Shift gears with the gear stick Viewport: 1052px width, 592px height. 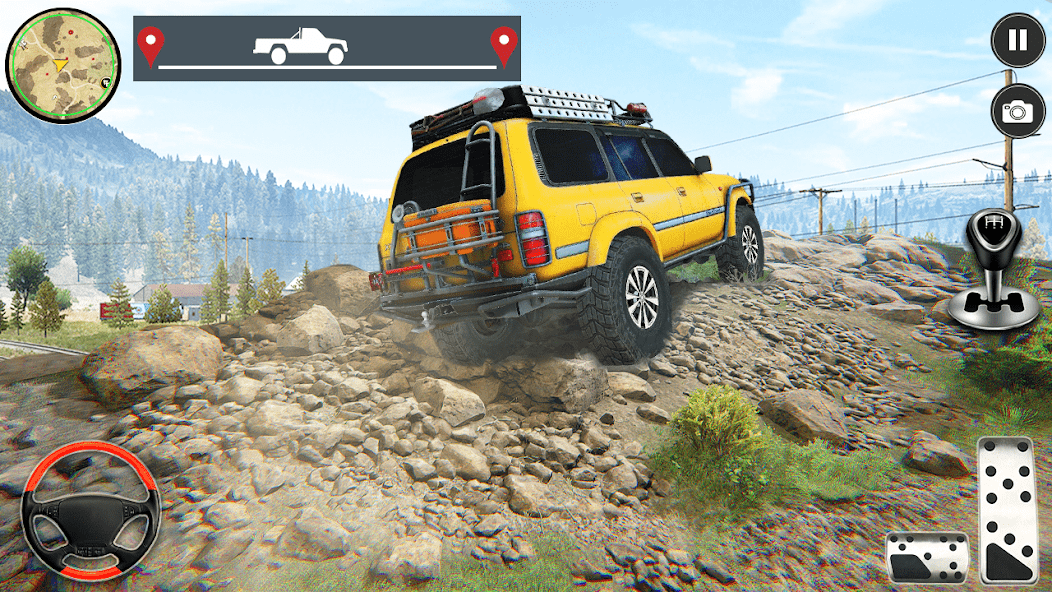993,270
